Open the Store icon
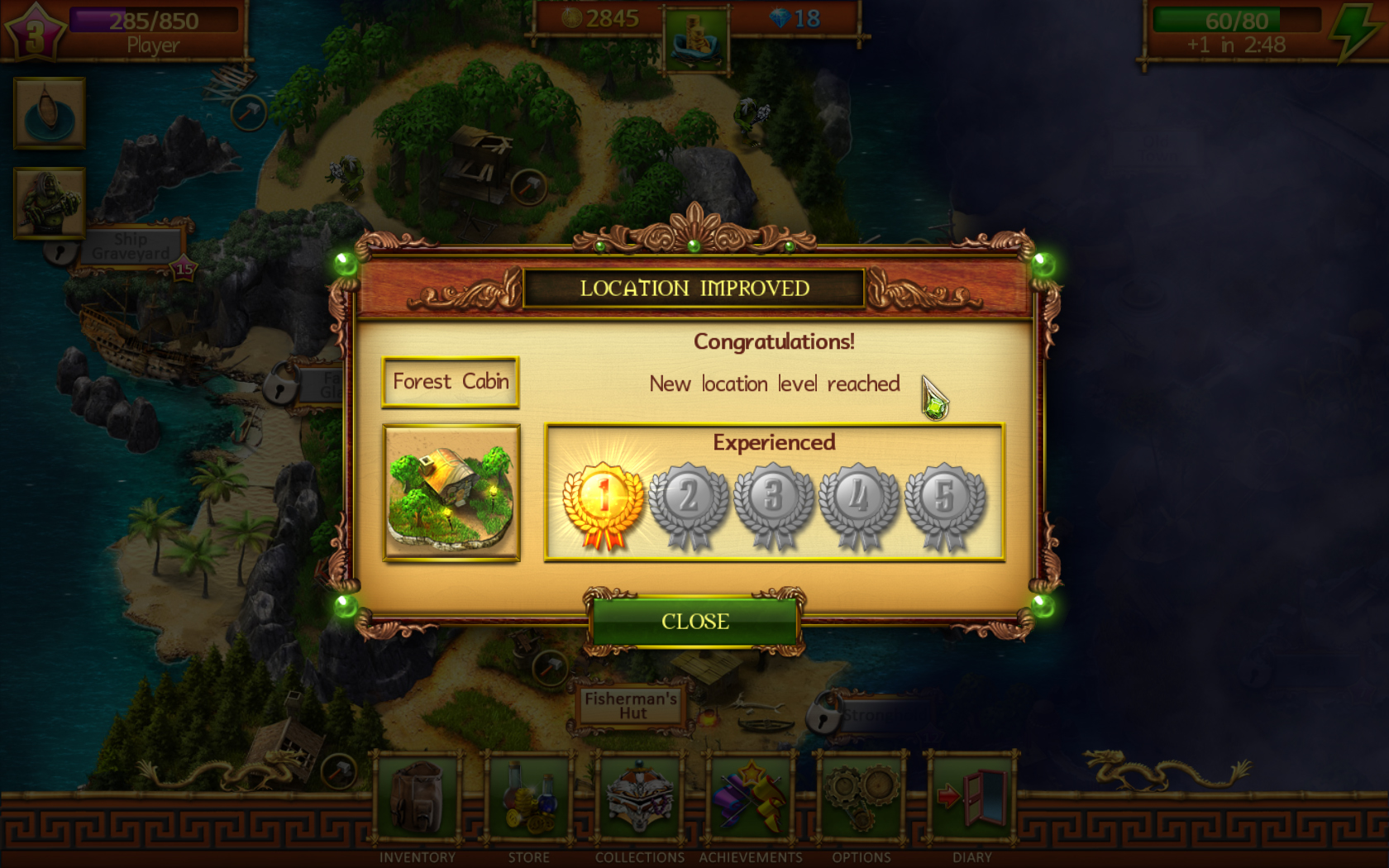This screenshot has height=868, width=1389. click(529, 798)
